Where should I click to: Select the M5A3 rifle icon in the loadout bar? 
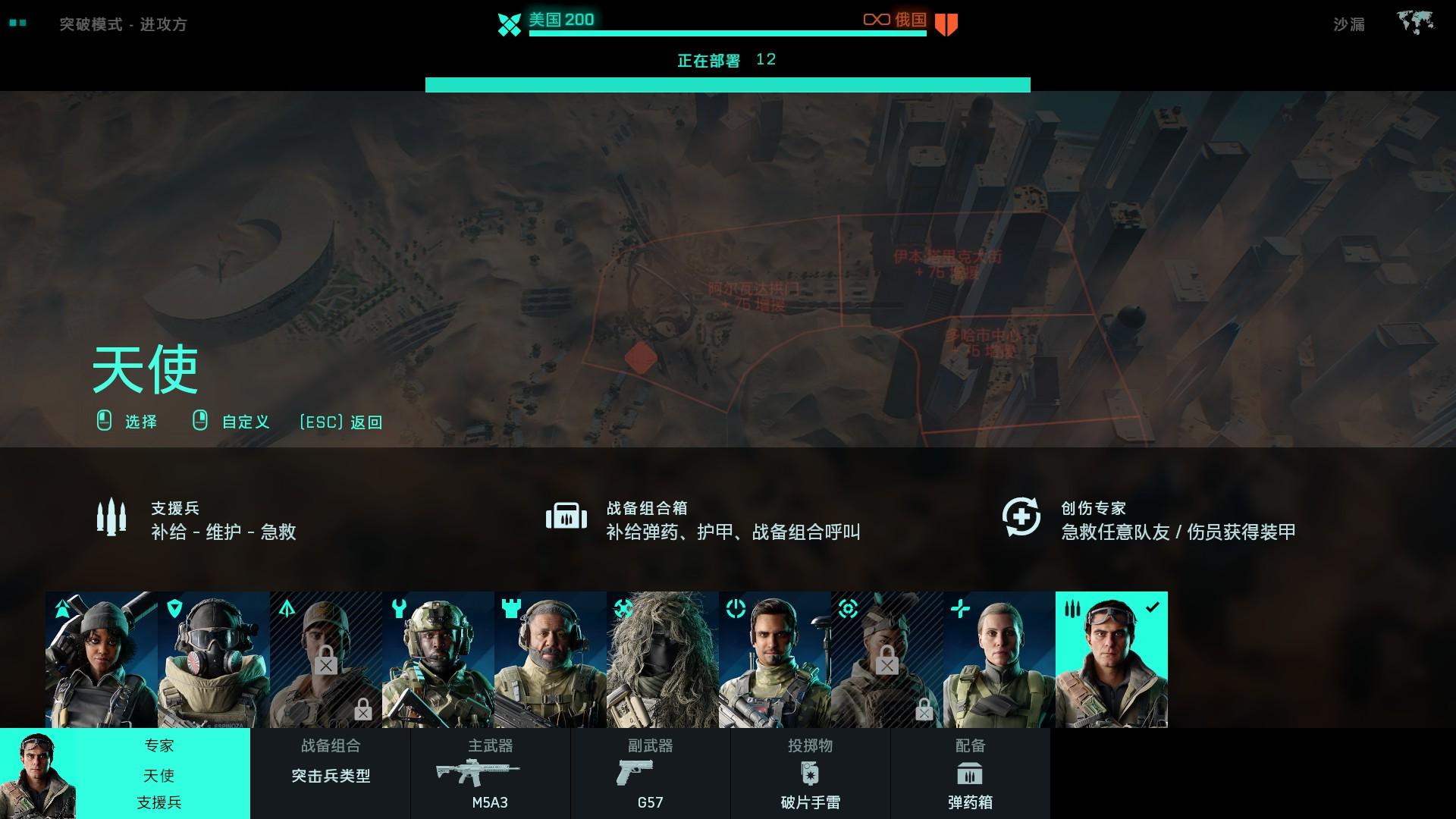[480, 773]
